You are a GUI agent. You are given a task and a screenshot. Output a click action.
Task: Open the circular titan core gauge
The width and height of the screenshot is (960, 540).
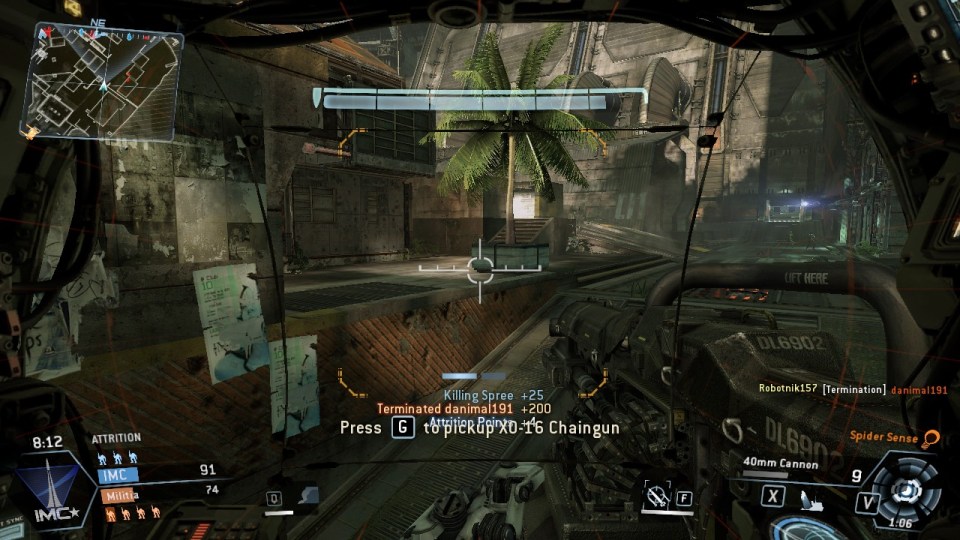(x=907, y=490)
